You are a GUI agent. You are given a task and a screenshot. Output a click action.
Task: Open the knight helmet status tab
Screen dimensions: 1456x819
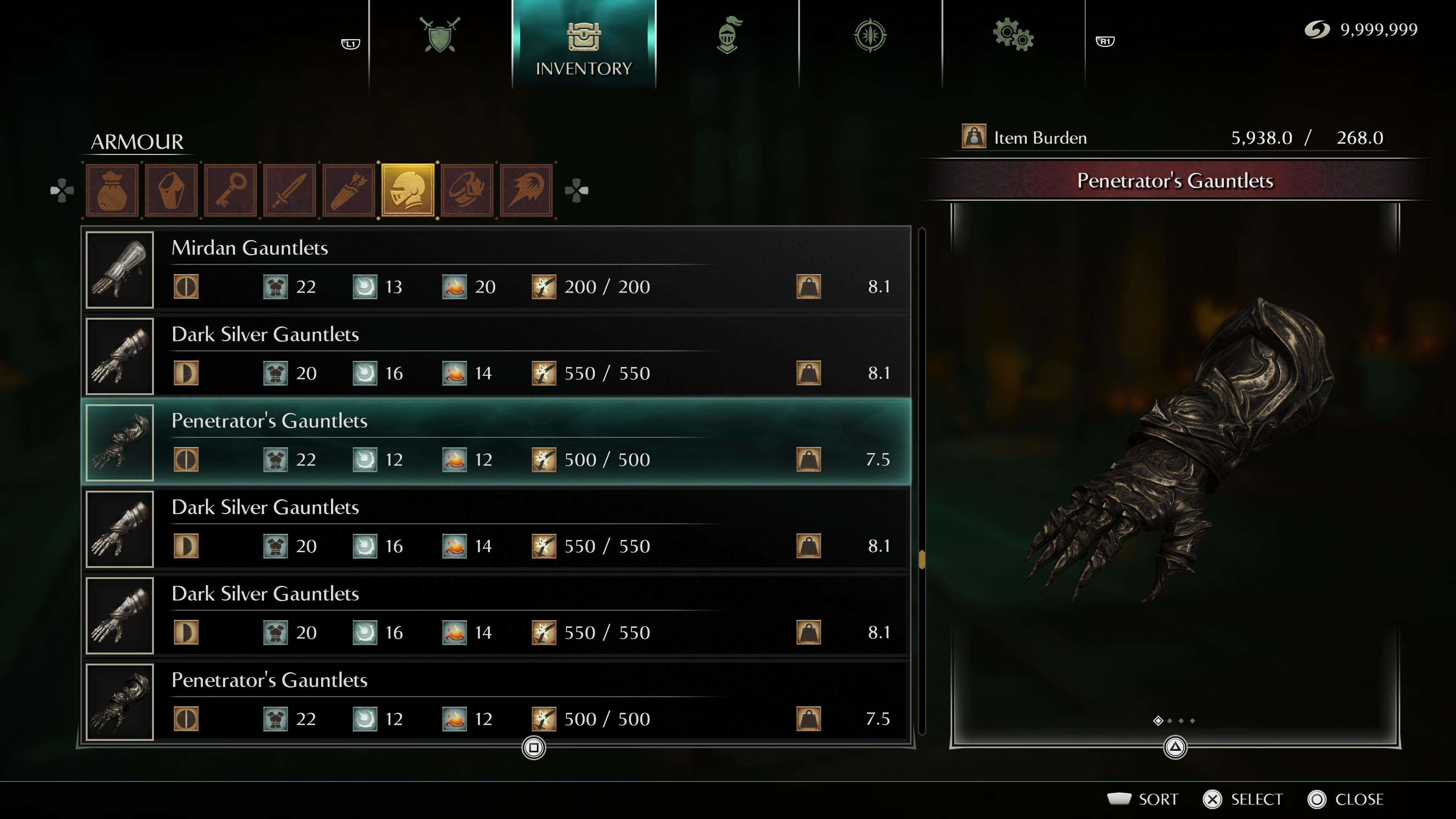point(728,35)
